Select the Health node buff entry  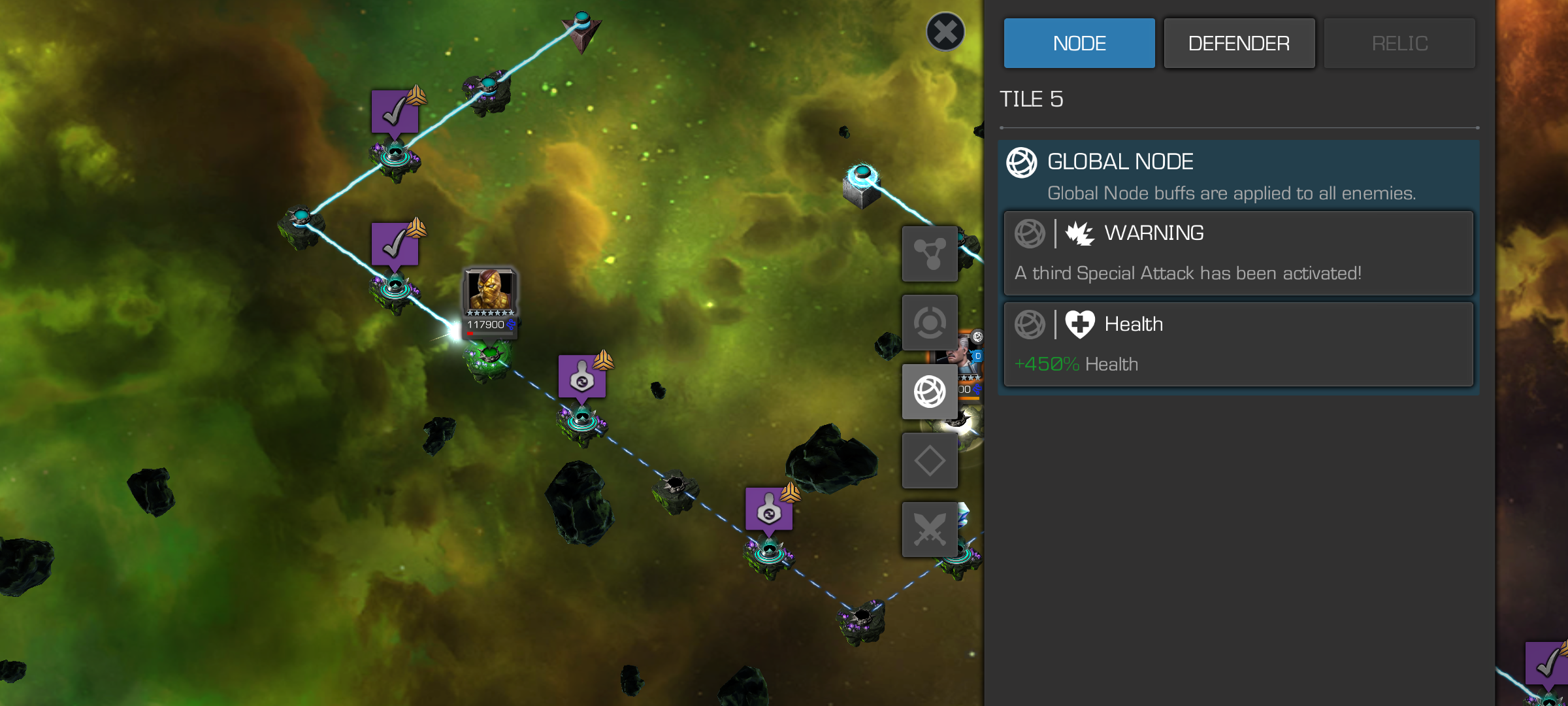tap(1238, 344)
